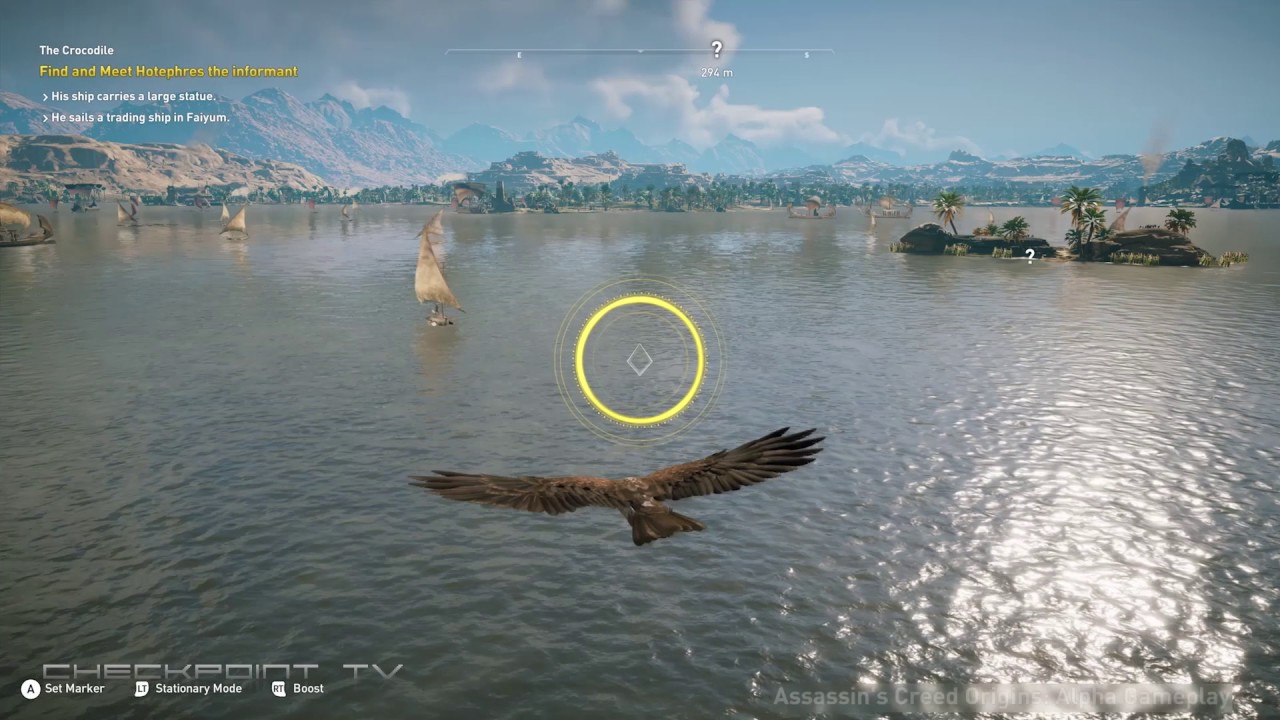Viewport: 1280px width, 720px height.
Task: Click the compass bar
Action: [580, 51]
